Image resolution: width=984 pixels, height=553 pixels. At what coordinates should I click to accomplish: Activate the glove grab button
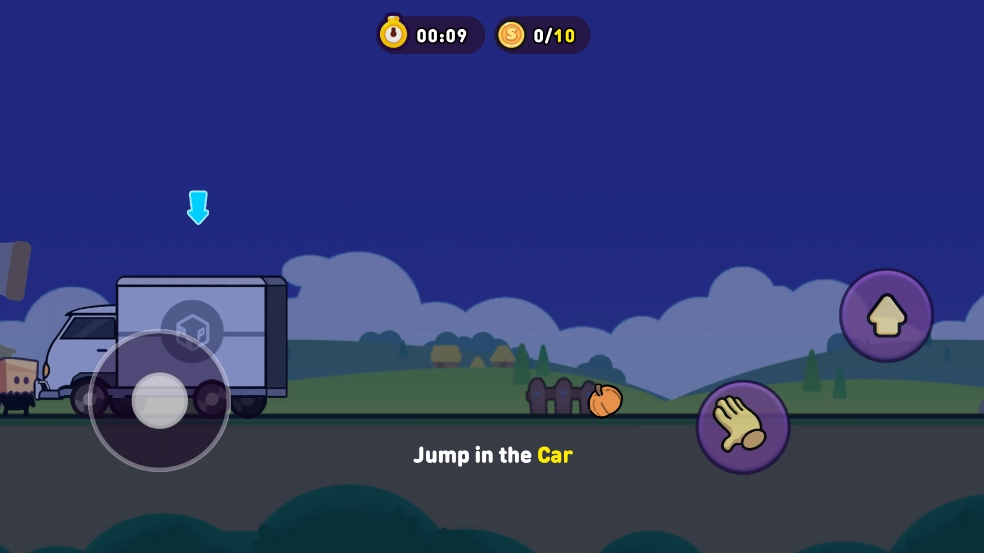pos(743,427)
